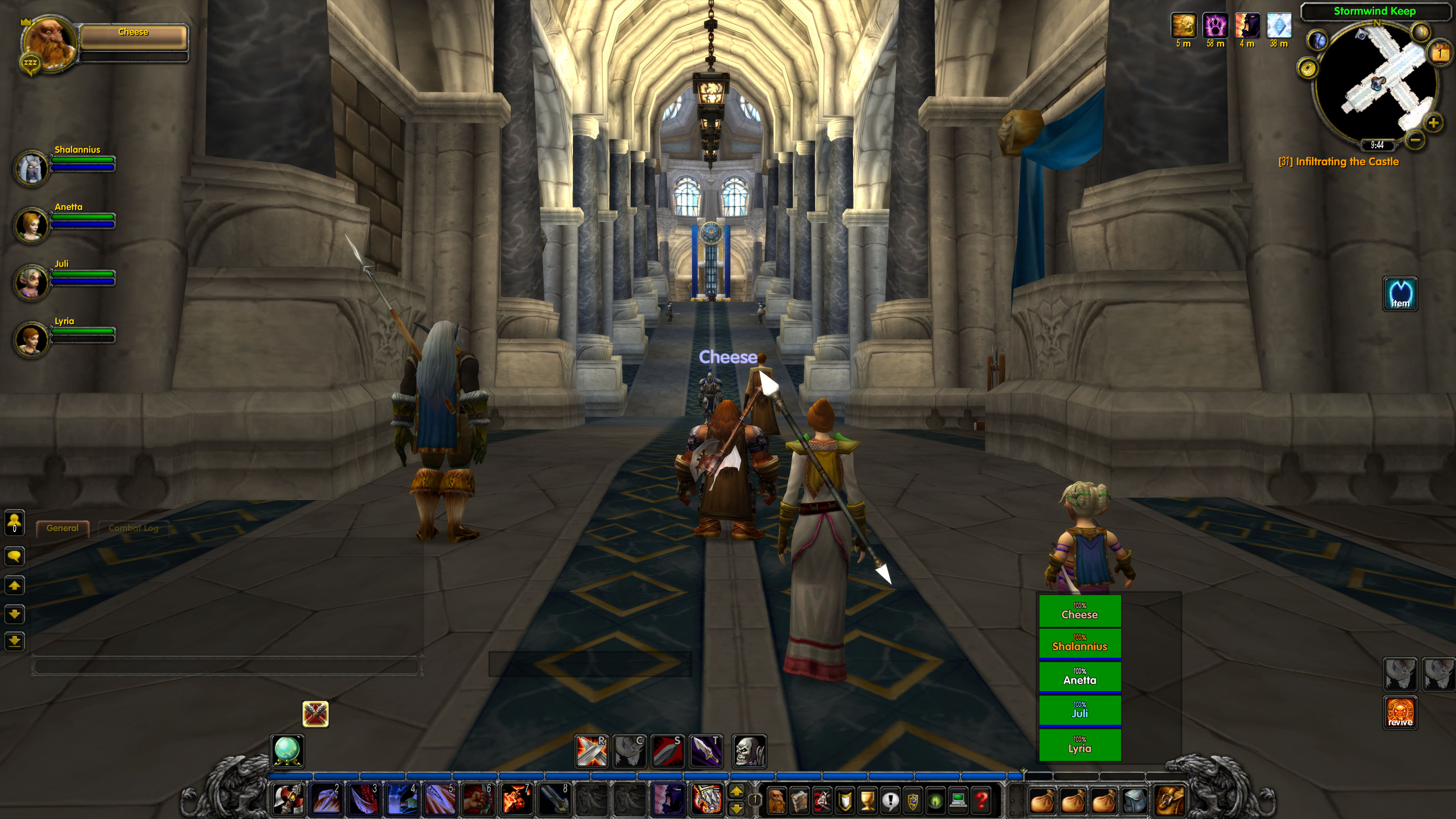
Task: Activate the item button with blue horns
Action: click(1400, 293)
